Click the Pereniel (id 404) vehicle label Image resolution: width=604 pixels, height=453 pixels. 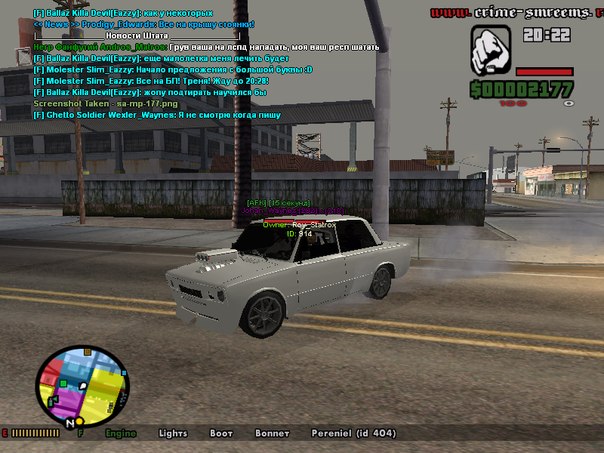(x=352, y=434)
